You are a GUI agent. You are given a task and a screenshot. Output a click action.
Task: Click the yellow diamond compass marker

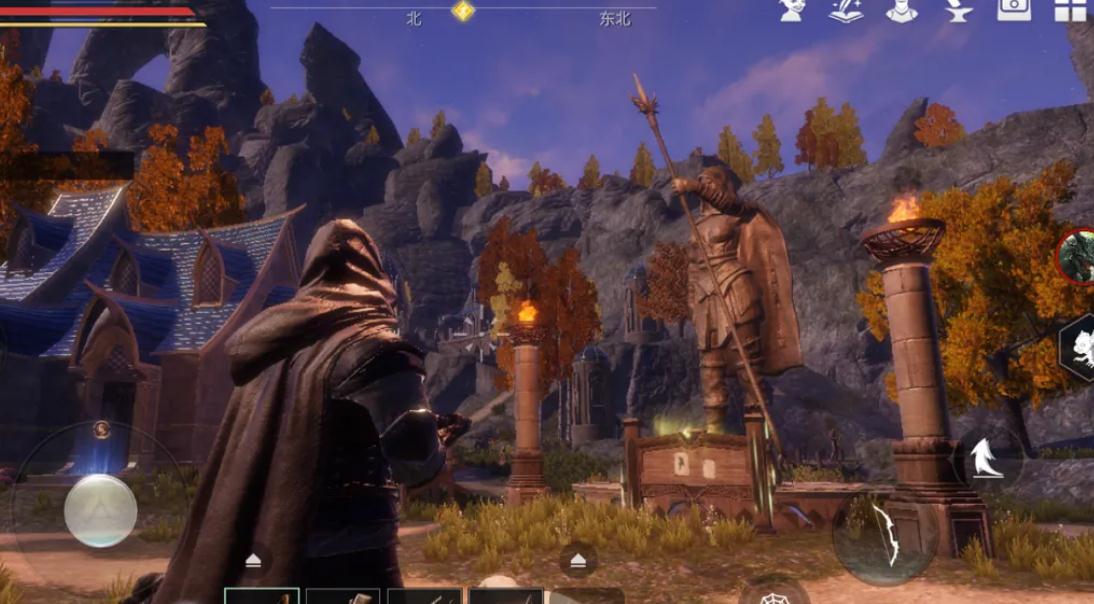click(463, 11)
